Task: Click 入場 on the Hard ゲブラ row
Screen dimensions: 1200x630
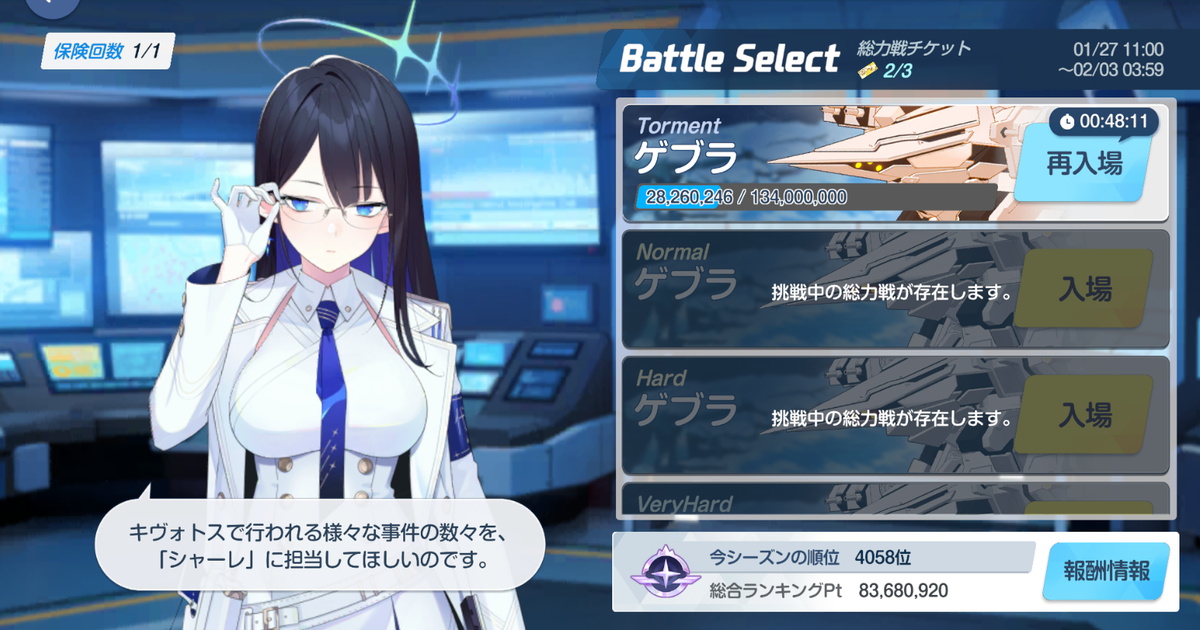Action: (1084, 414)
